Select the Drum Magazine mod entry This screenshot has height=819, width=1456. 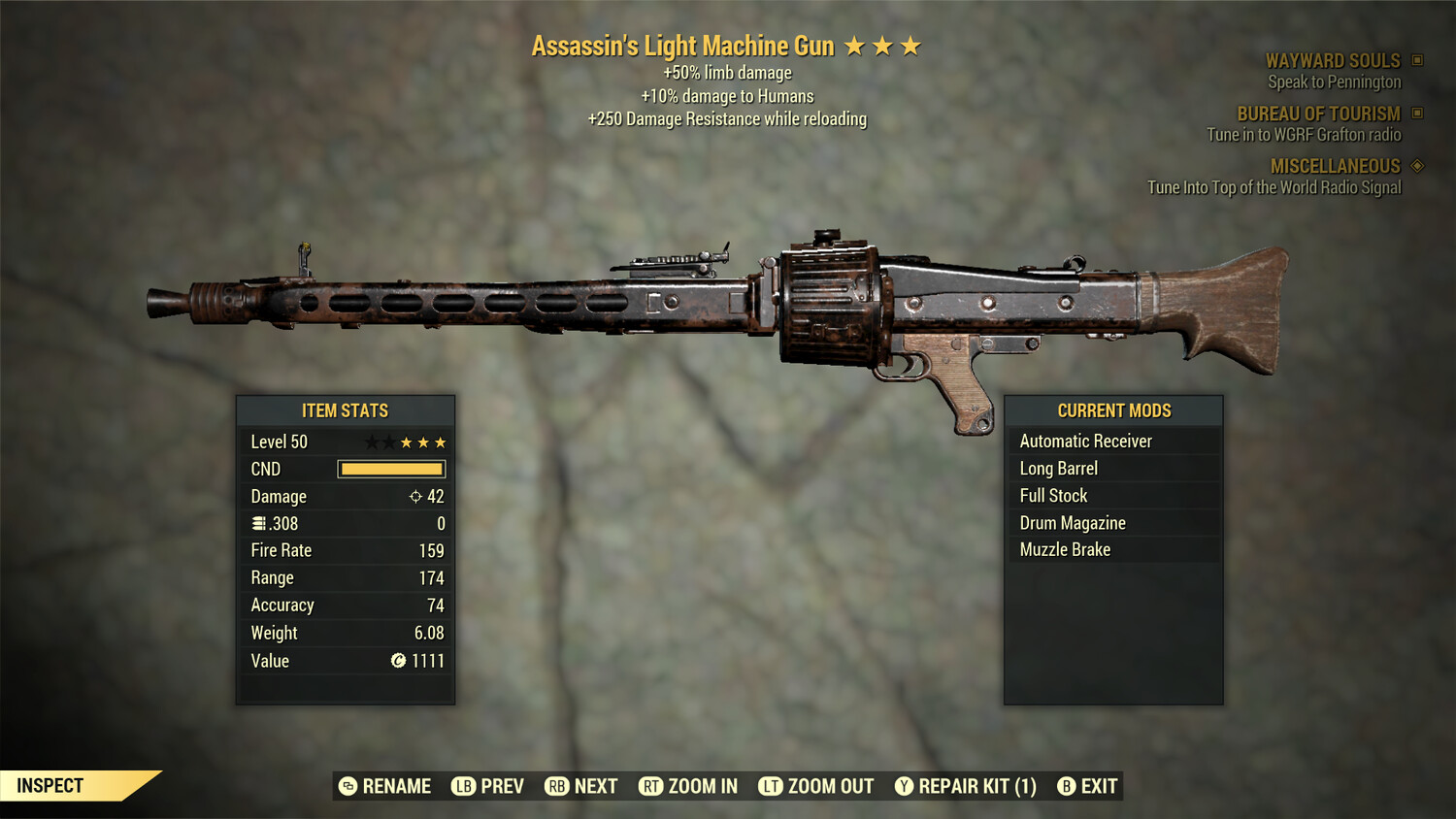click(x=1072, y=522)
